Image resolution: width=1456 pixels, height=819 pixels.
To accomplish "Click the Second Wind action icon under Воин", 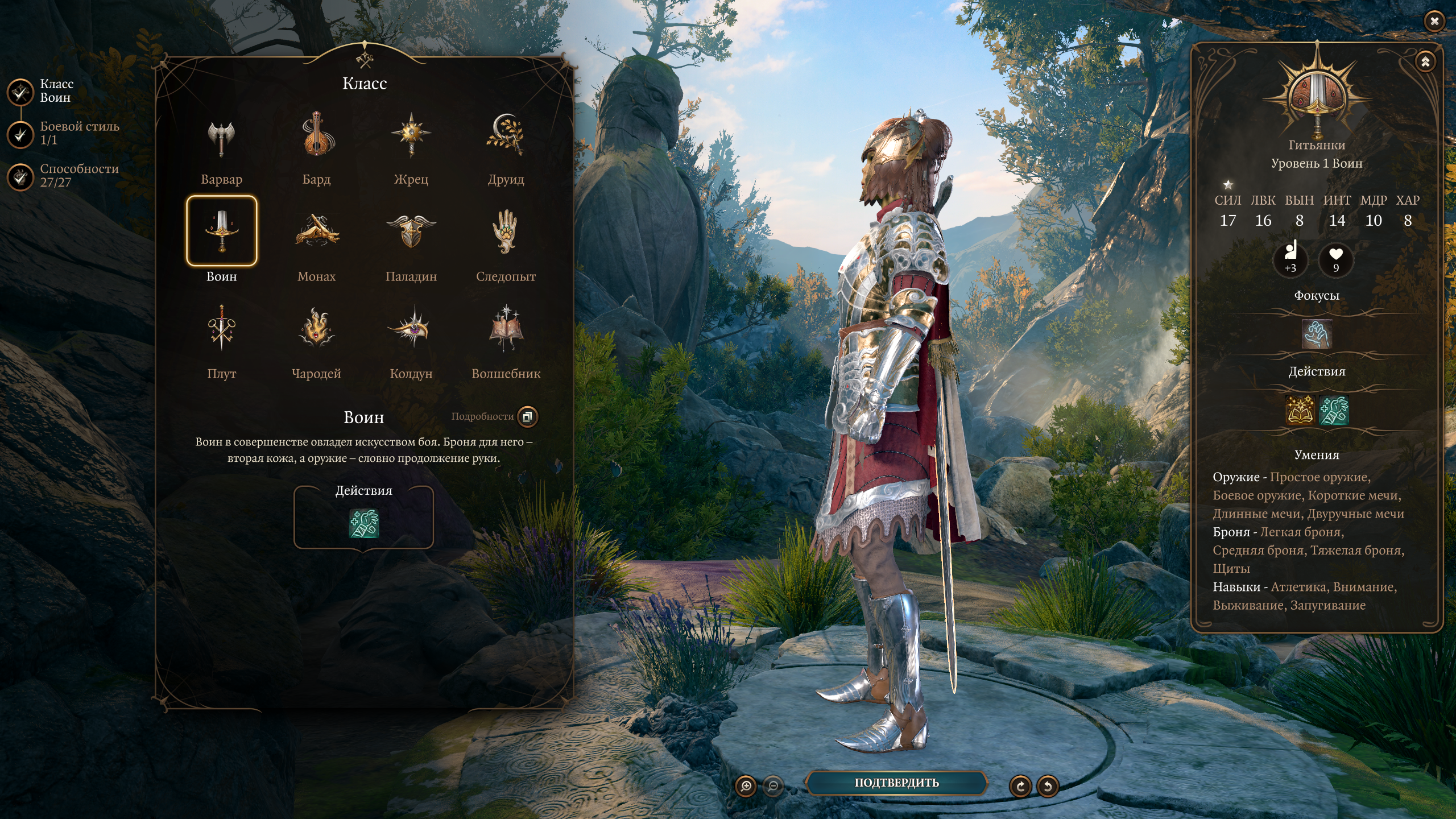I will click(x=363, y=523).
